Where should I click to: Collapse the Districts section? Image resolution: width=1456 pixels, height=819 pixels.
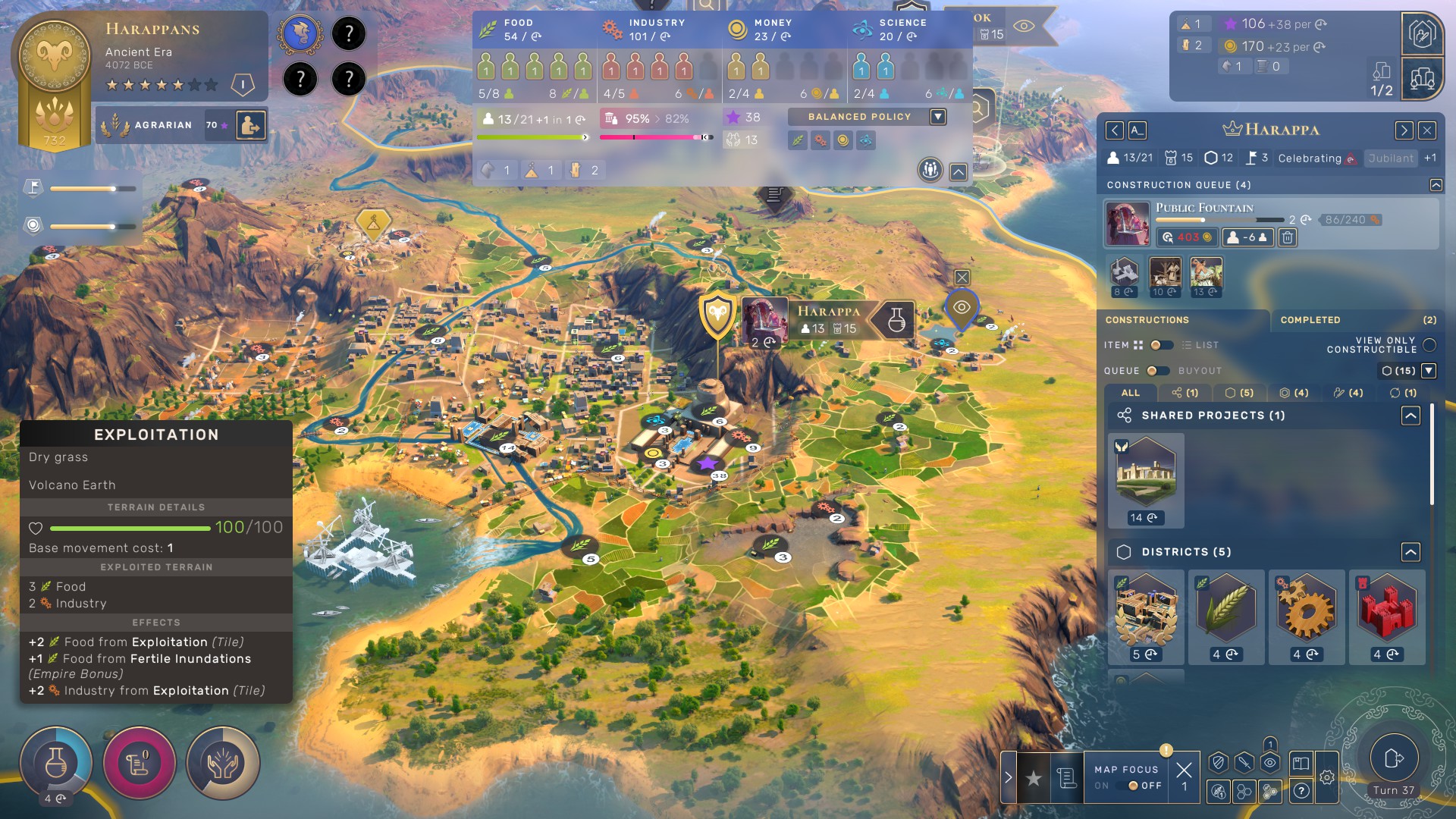click(1410, 552)
